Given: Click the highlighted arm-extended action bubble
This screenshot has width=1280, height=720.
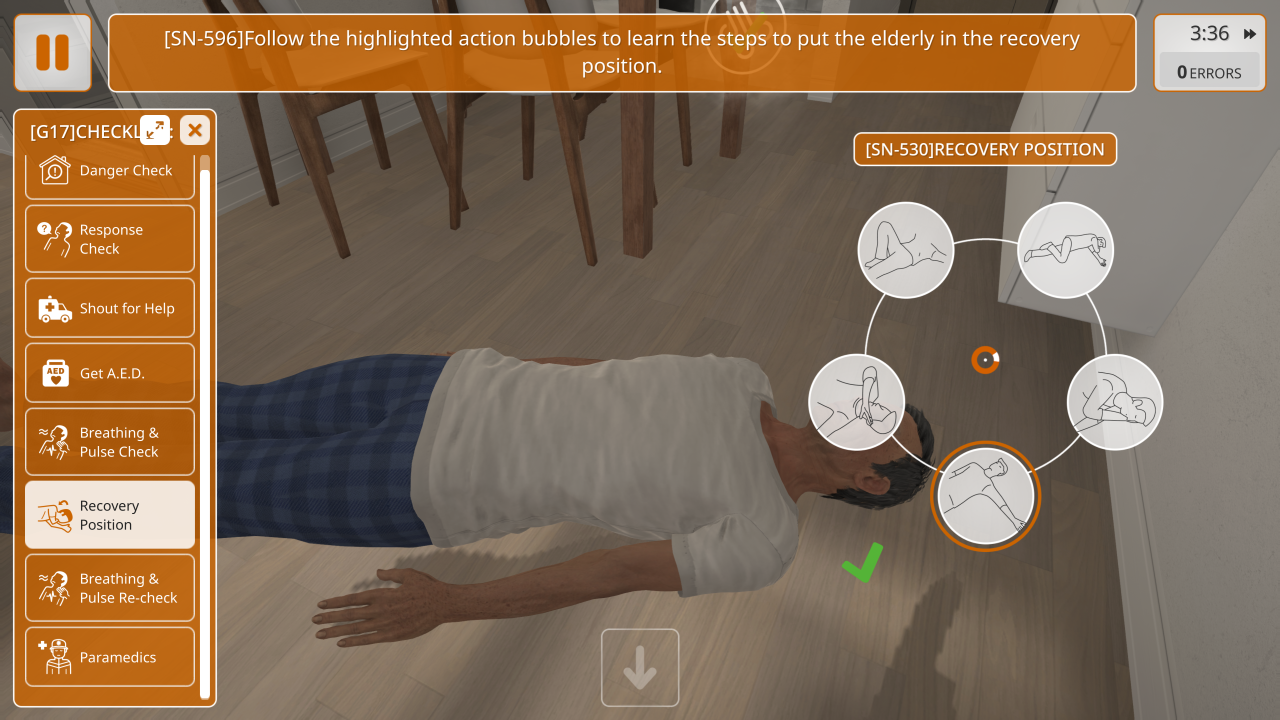Looking at the screenshot, I should pyautogui.click(x=985, y=496).
